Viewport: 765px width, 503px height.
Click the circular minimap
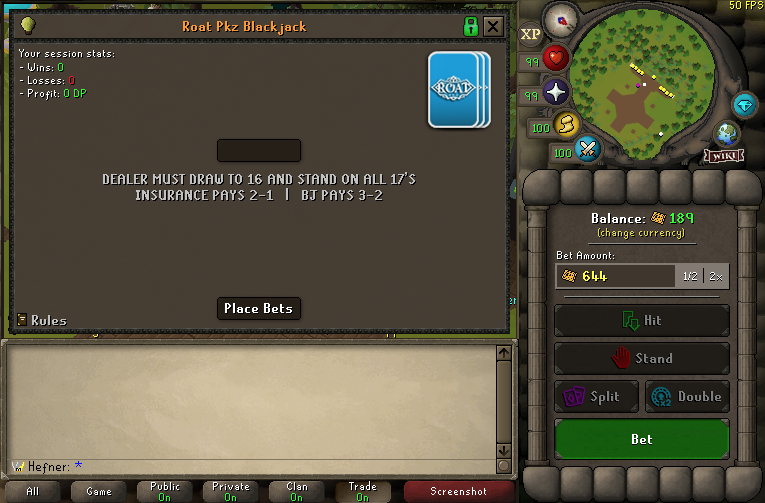[642, 78]
